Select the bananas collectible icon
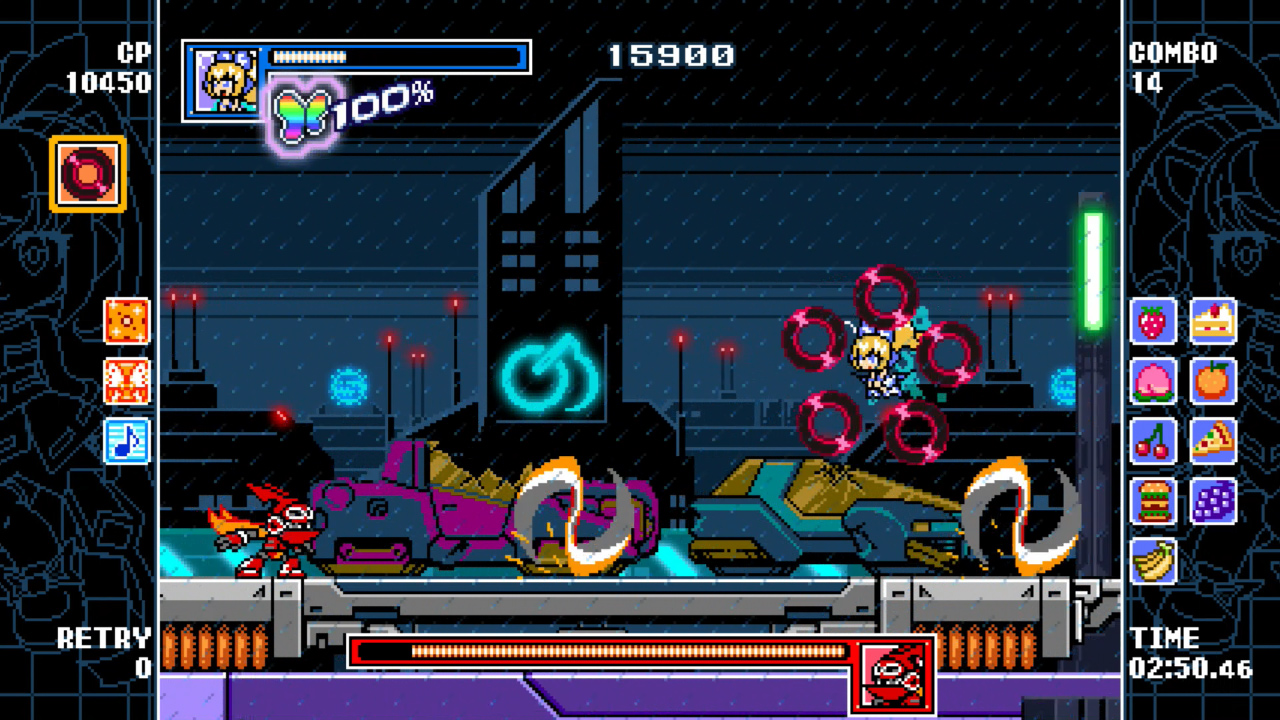Image resolution: width=1280 pixels, height=720 pixels. point(1153,559)
